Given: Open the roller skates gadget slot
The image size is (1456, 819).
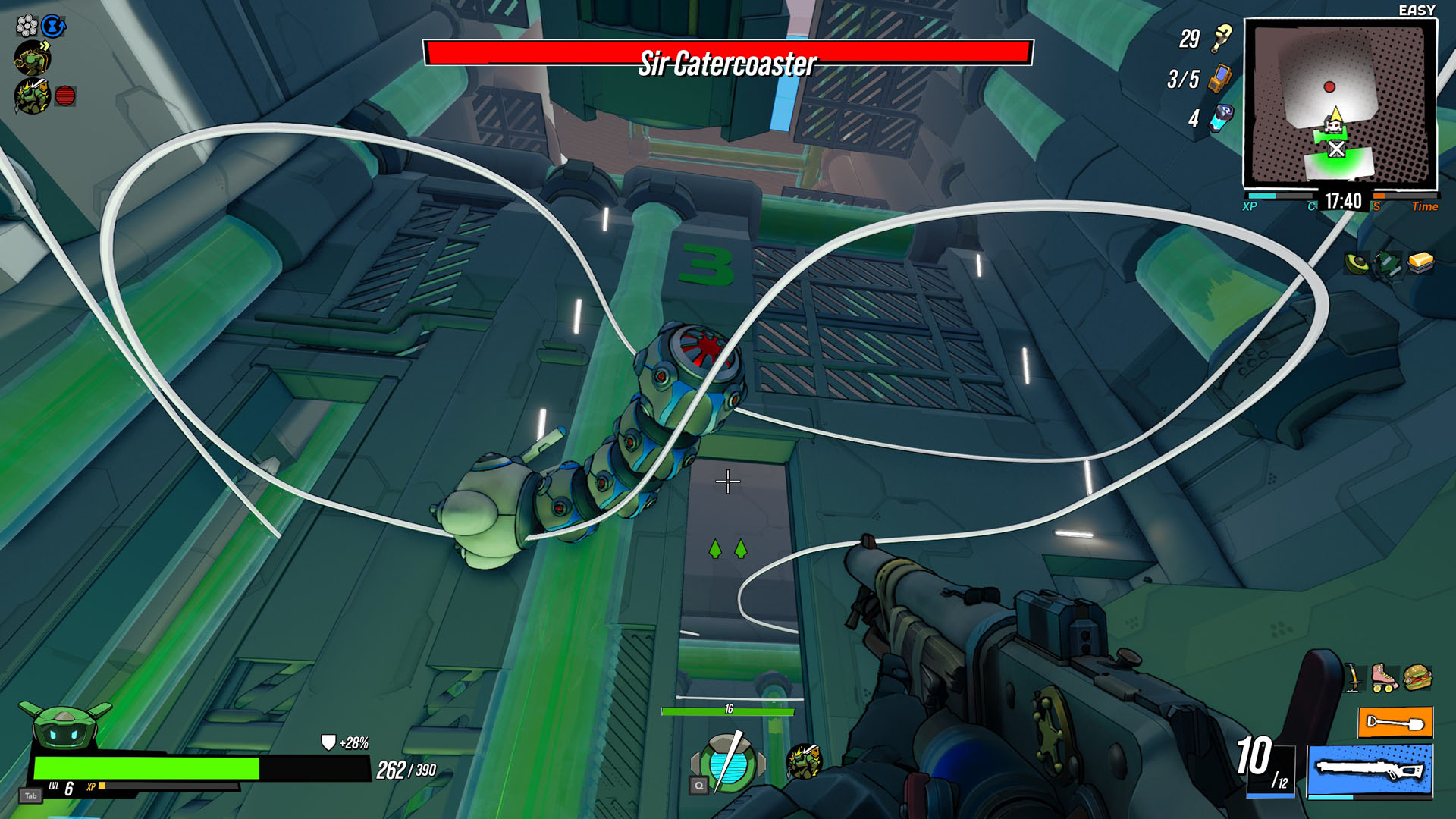Looking at the screenshot, I should tap(1383, 677).
